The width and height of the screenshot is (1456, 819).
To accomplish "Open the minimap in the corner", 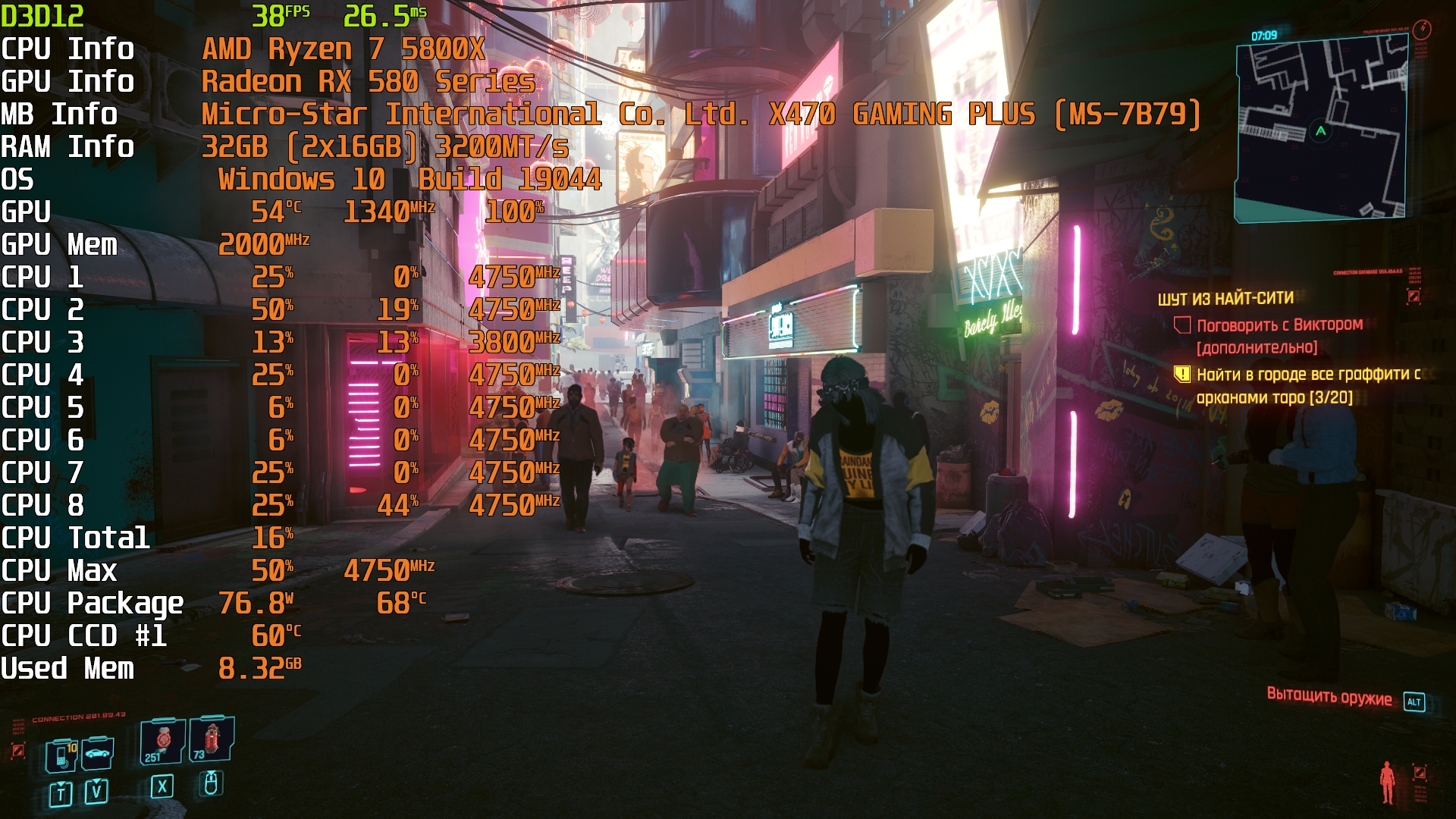I will [1321, 130].
